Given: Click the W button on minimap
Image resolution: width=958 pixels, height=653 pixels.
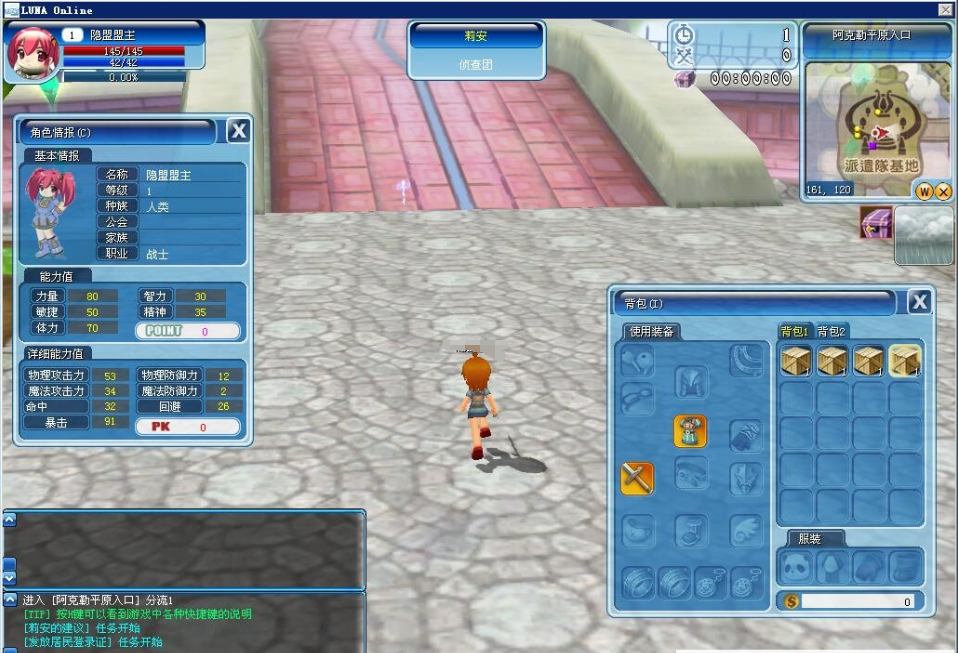Looking at the screenshot, I should (x=924, y=191).
